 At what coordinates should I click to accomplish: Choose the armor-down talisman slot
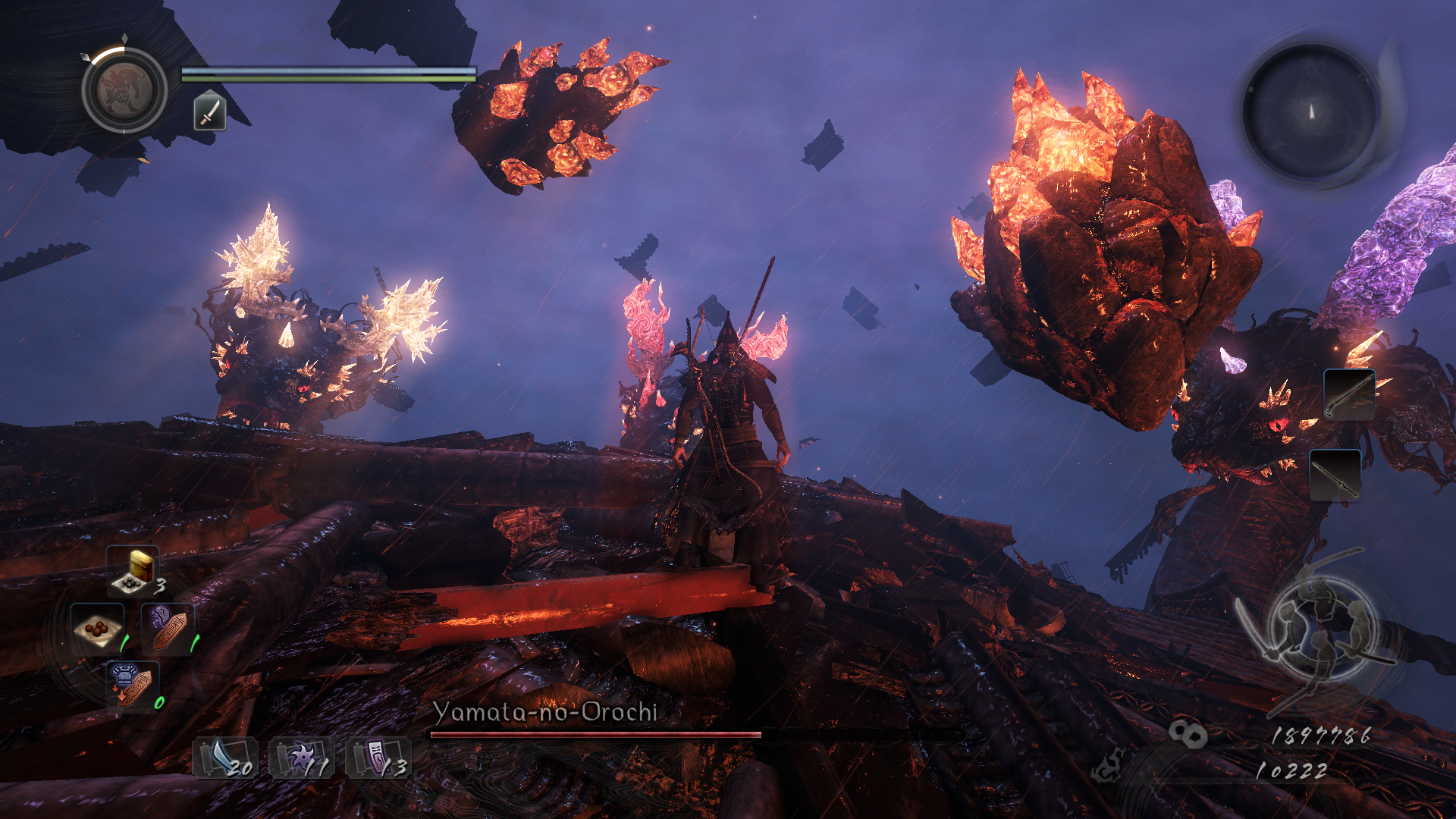[x=132, y=686]
